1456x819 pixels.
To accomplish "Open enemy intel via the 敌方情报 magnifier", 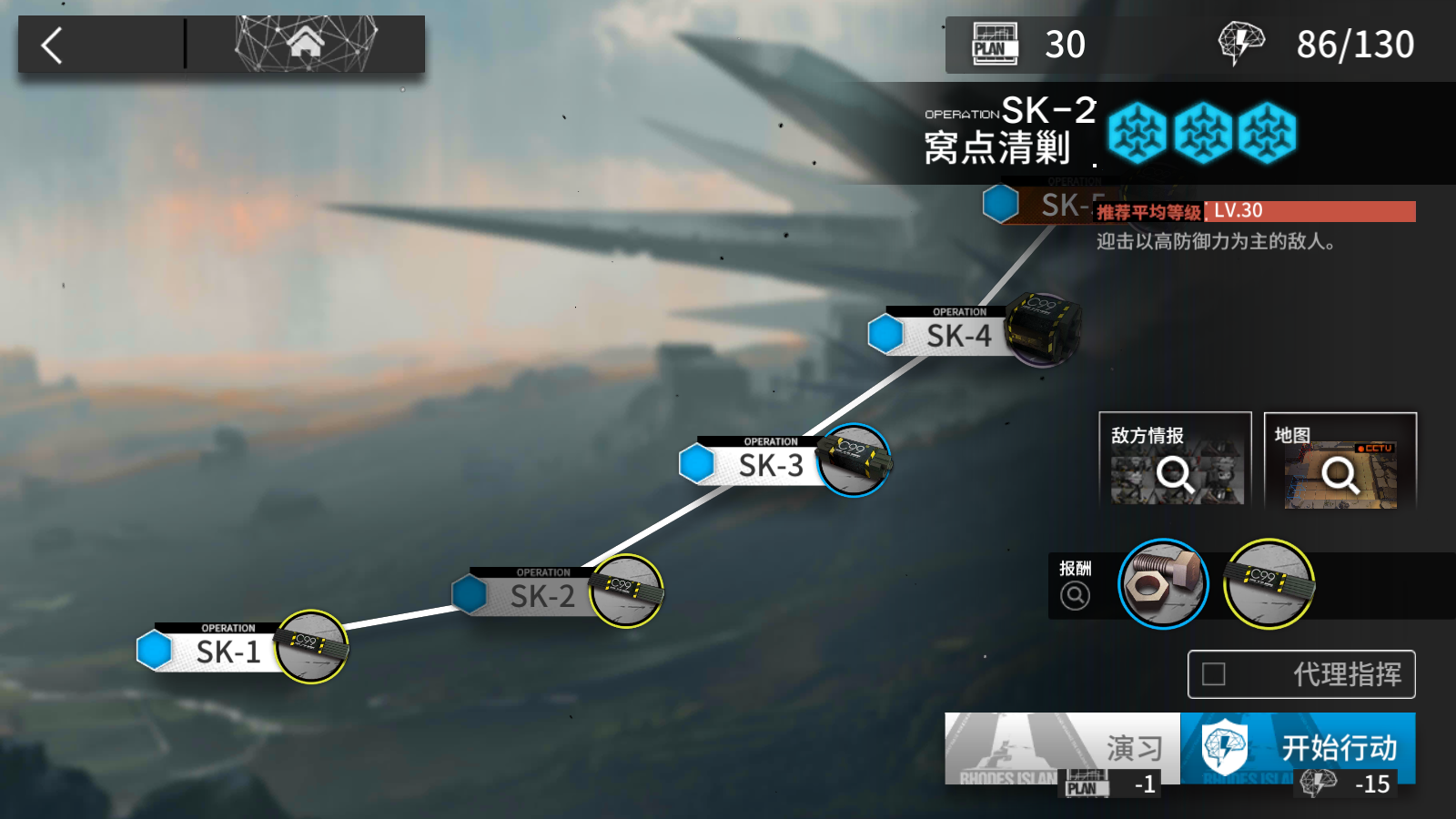I will [1177, 474].
